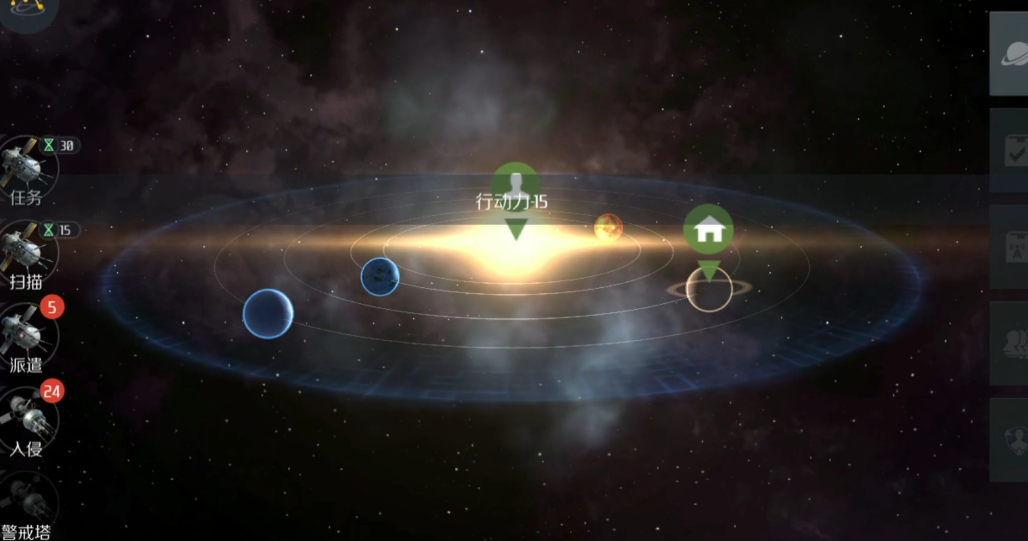The height and width of the screenshot is (541, 1028).
Task: Open the 任务 (mission) satellite button
Action: [26, 166]
